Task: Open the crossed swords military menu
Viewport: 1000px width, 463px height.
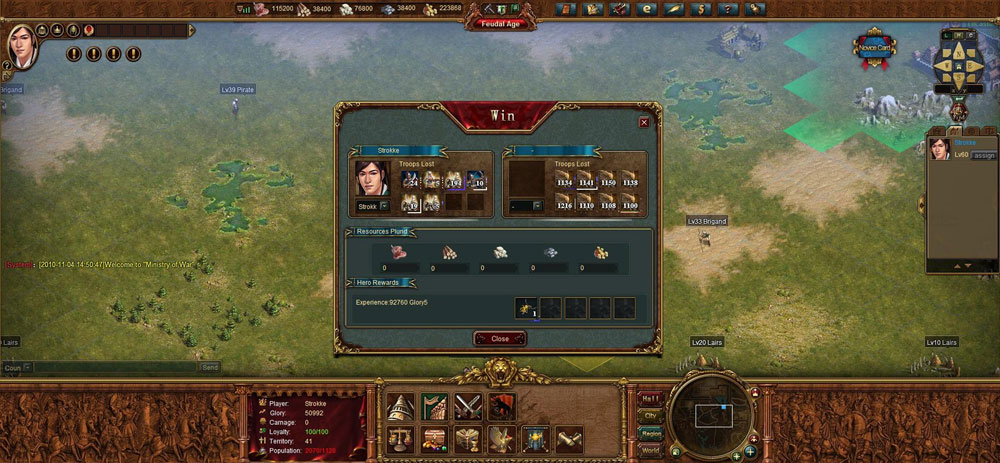Action: click(468, 406)
